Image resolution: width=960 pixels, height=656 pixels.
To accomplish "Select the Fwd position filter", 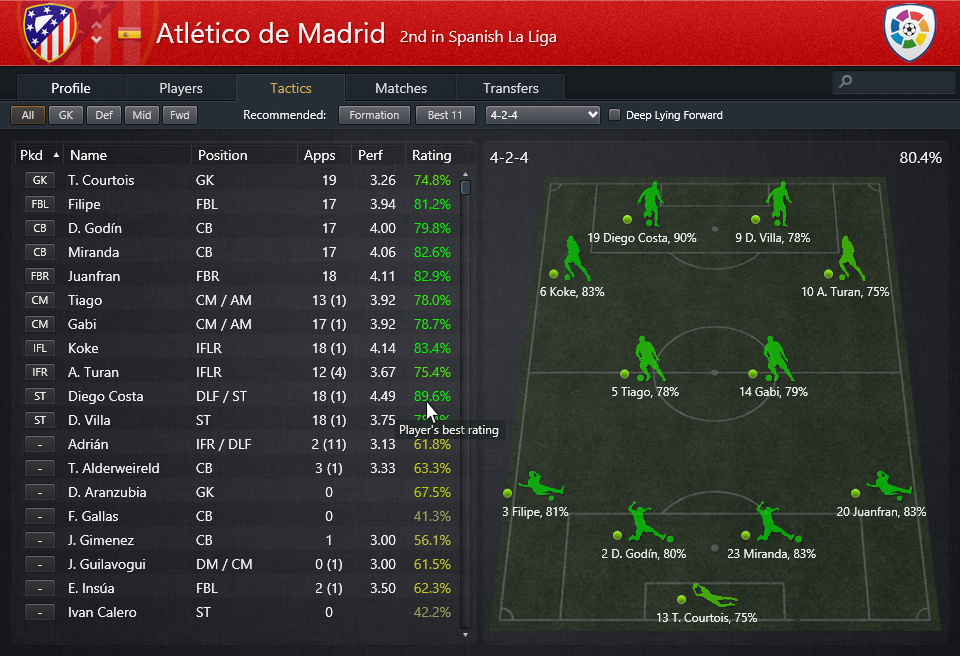I will point(180,115).
